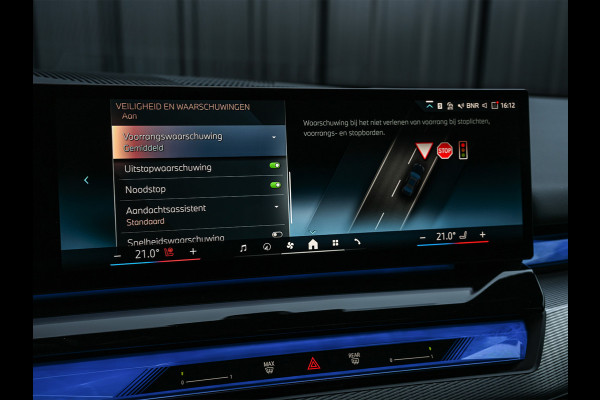Toggle the Uitstapwaarschuwing switch

point(274,166)
